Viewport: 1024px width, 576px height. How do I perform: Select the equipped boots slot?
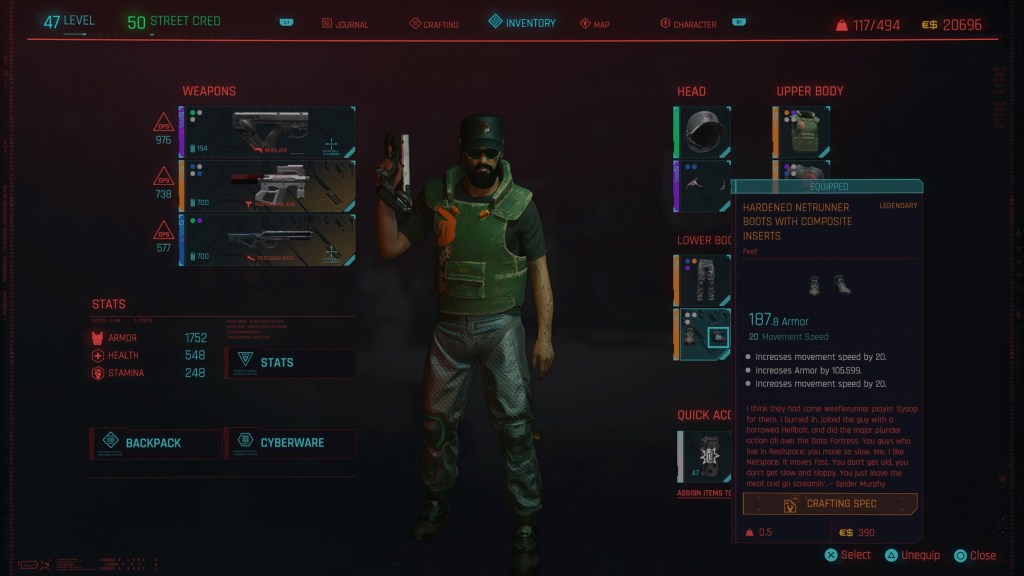(703, 334)
